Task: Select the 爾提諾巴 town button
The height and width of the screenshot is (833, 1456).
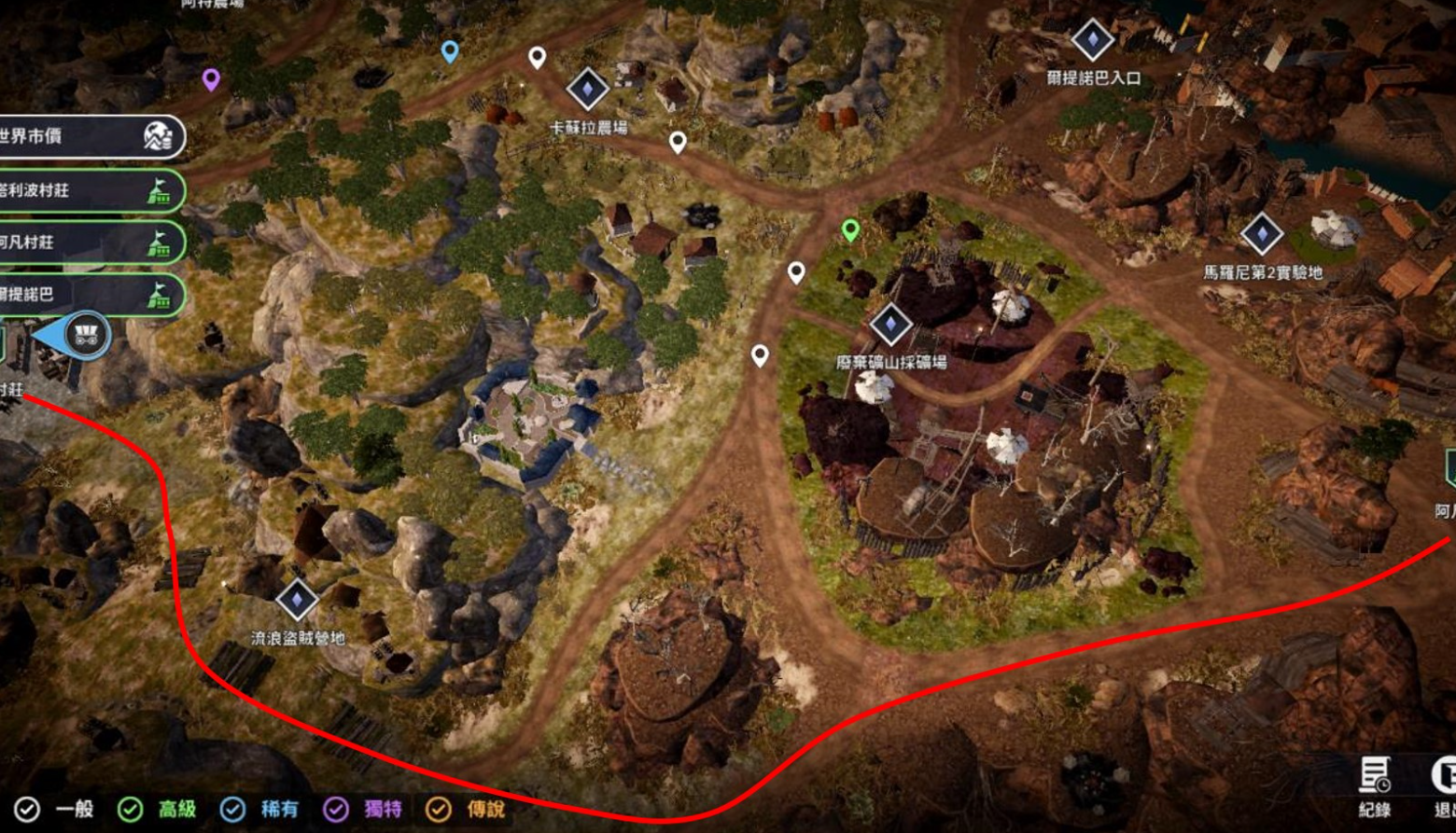Action: [x=89, y=295]
